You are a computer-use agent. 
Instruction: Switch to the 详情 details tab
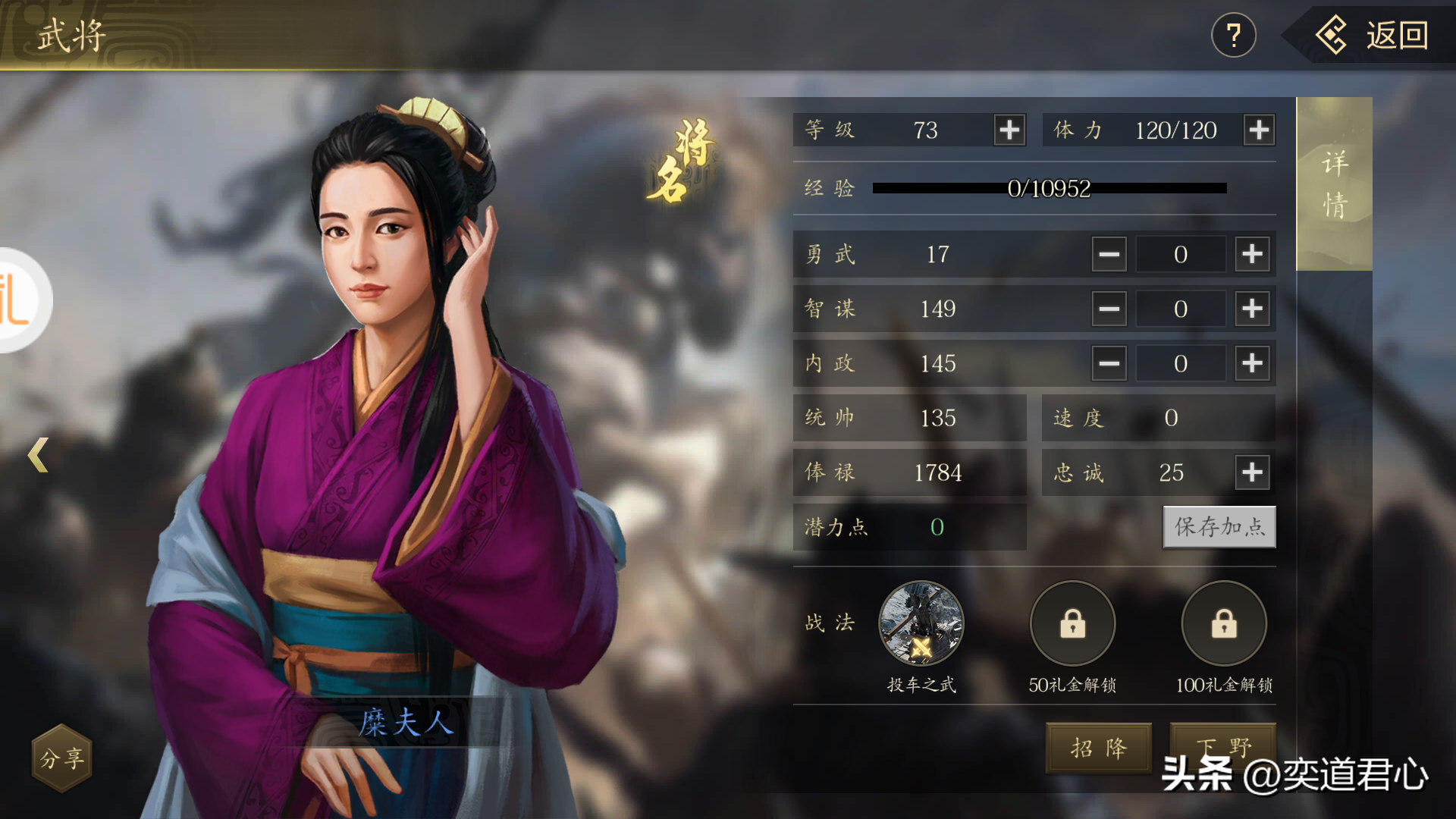point(1334,184)
